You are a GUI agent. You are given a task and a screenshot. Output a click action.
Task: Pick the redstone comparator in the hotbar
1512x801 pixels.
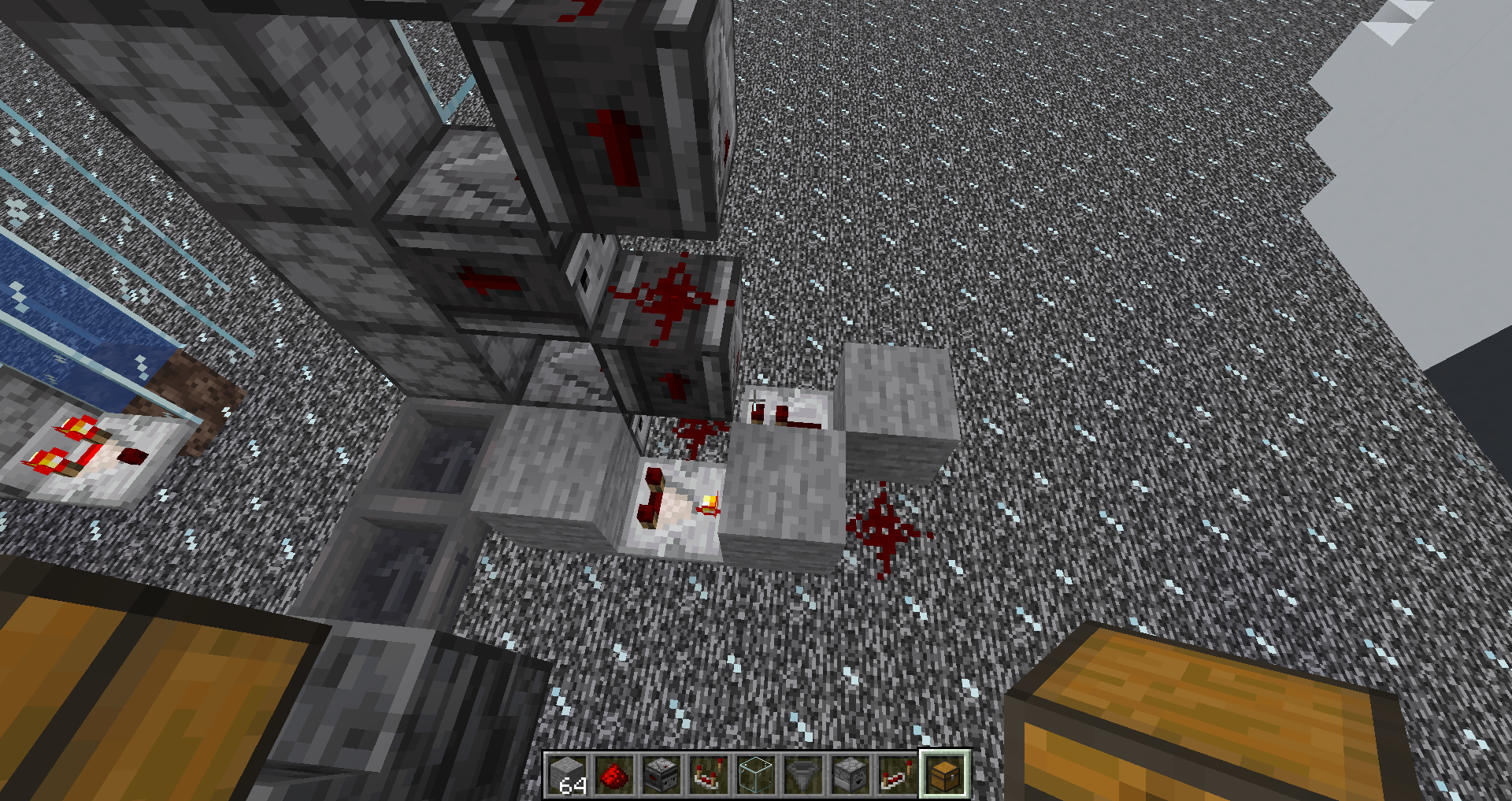click(709, 774)
